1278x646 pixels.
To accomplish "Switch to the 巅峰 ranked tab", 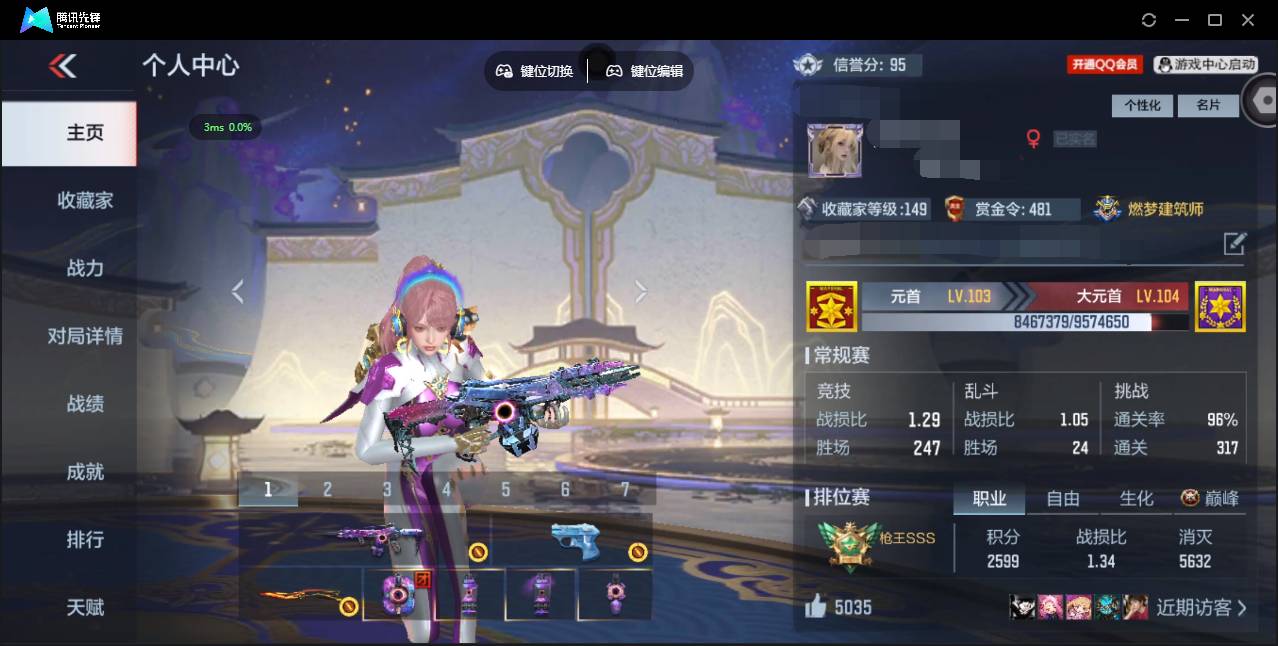I will pyautogui.click(x=1211, y=498).
